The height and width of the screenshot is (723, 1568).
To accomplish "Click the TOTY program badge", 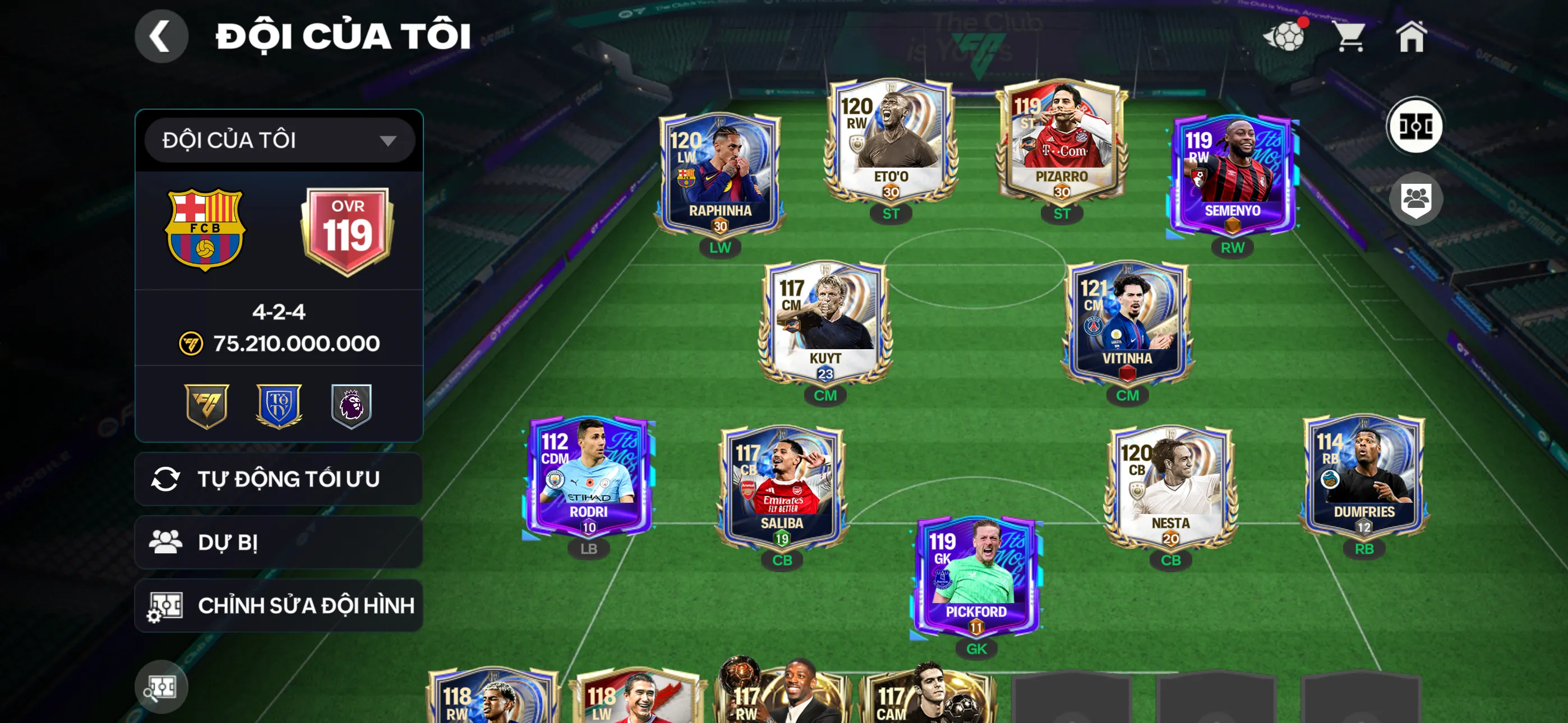I will [280, 409].
